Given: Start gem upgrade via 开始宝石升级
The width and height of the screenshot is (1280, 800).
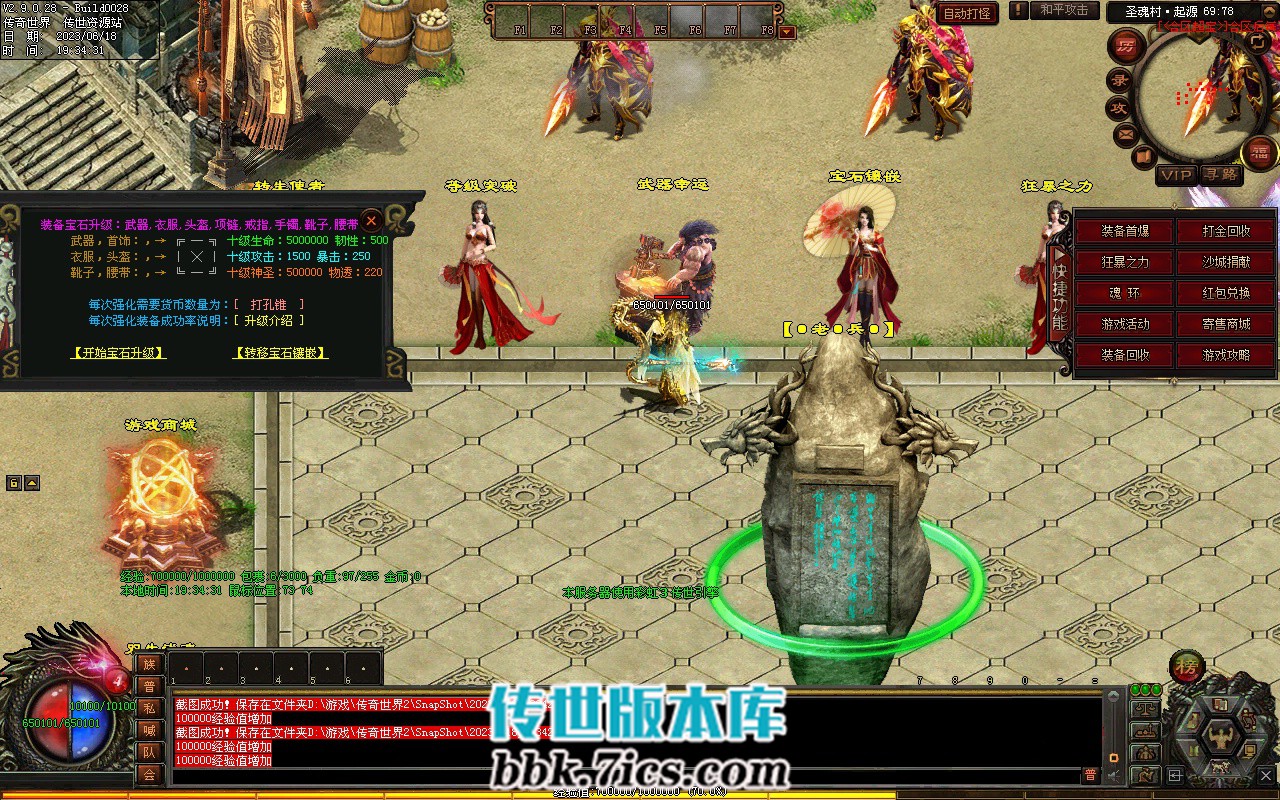Looking at the screenshot, I should pos(119,353).
